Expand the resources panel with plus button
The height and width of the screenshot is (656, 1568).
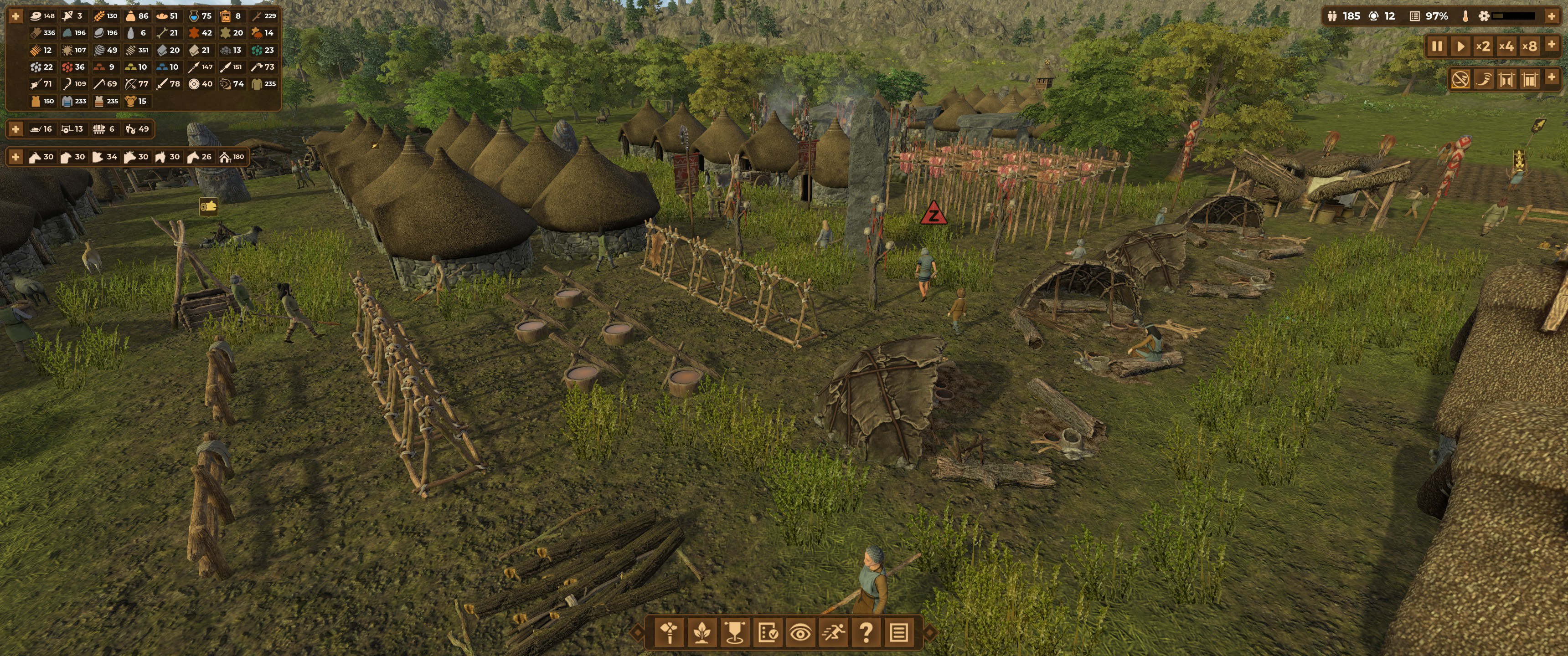pyautogui.click(x=16, y=16)
